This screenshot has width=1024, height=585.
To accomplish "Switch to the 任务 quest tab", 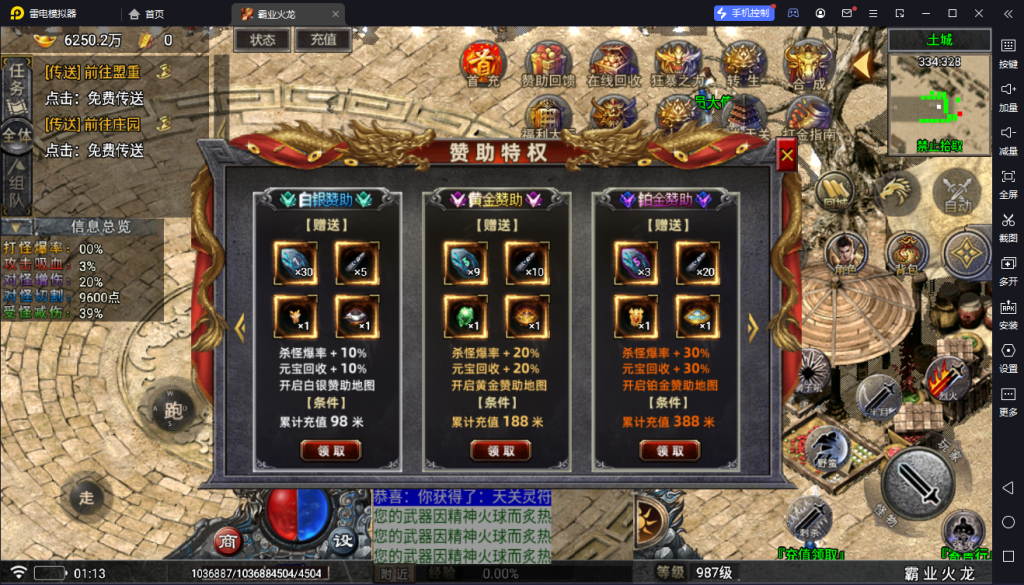I will [x=16, y=82].
